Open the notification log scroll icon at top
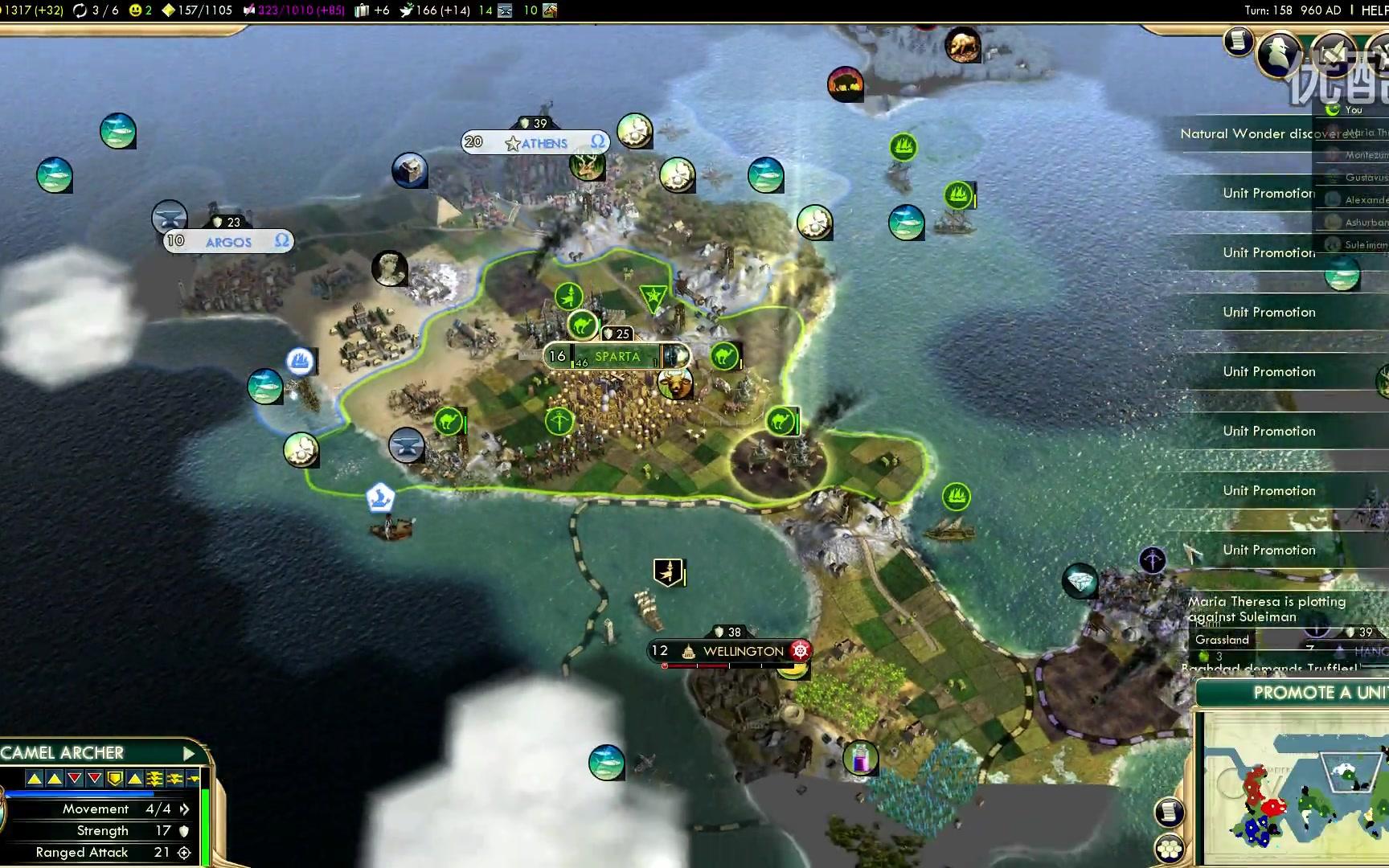Screen dimensions: 1389x868 1239,40
